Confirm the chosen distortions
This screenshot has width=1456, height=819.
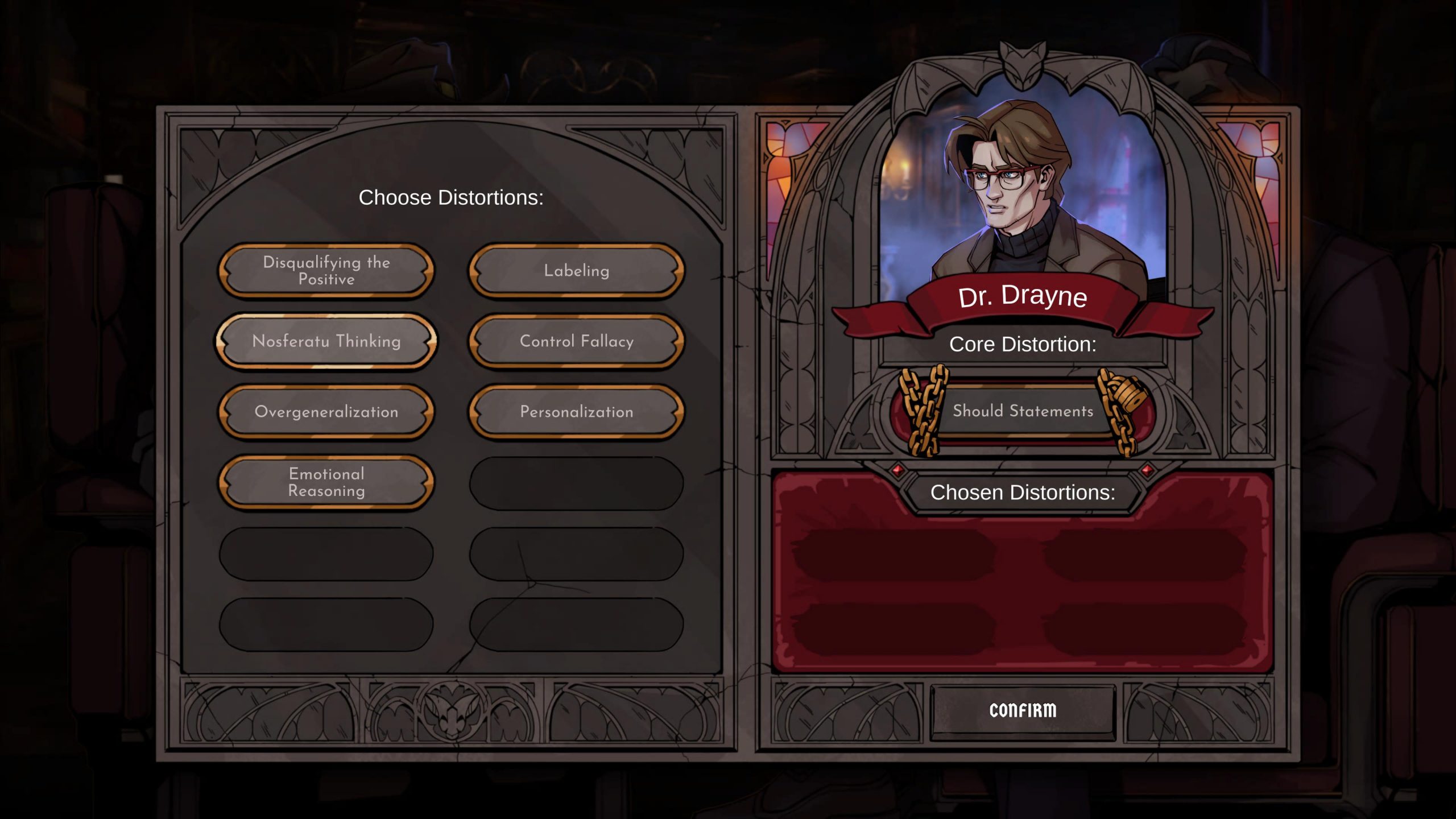1023,710
